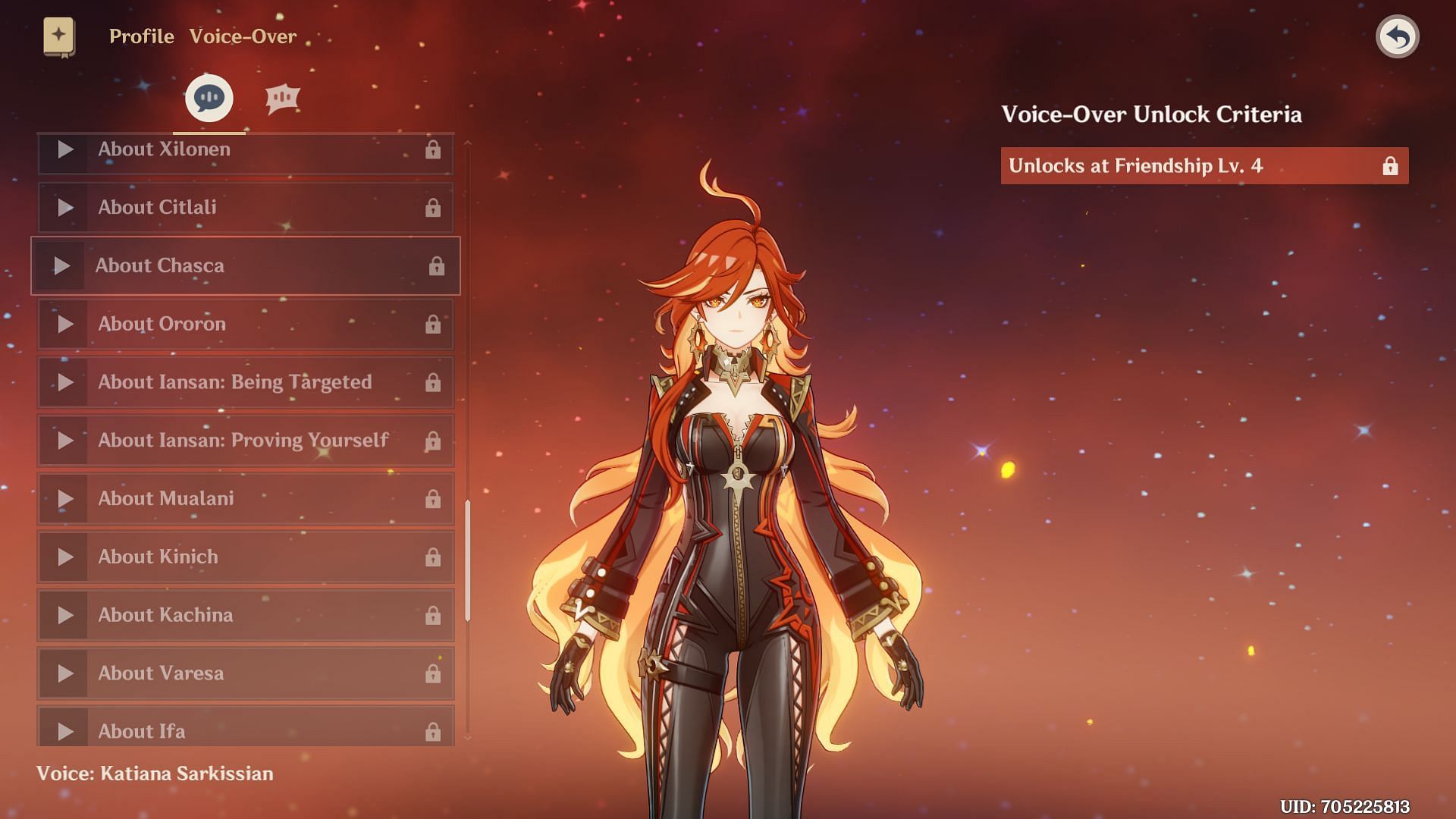Click the lock icon next to About Ifa

[435, 731]
